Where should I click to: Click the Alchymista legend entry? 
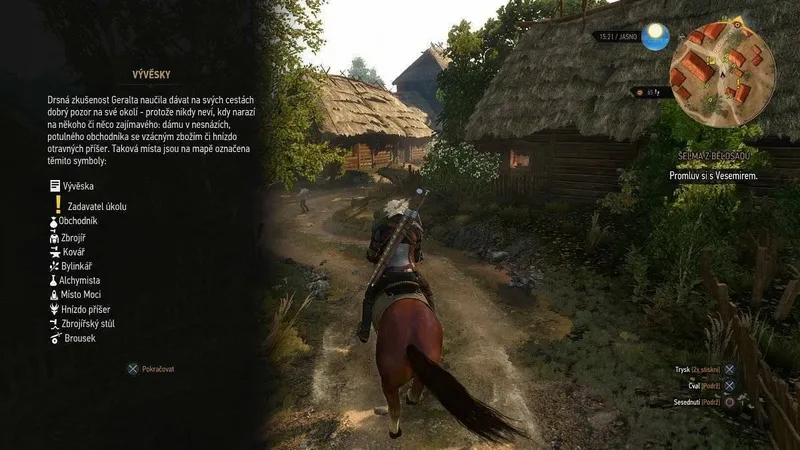tap(79, 282)
